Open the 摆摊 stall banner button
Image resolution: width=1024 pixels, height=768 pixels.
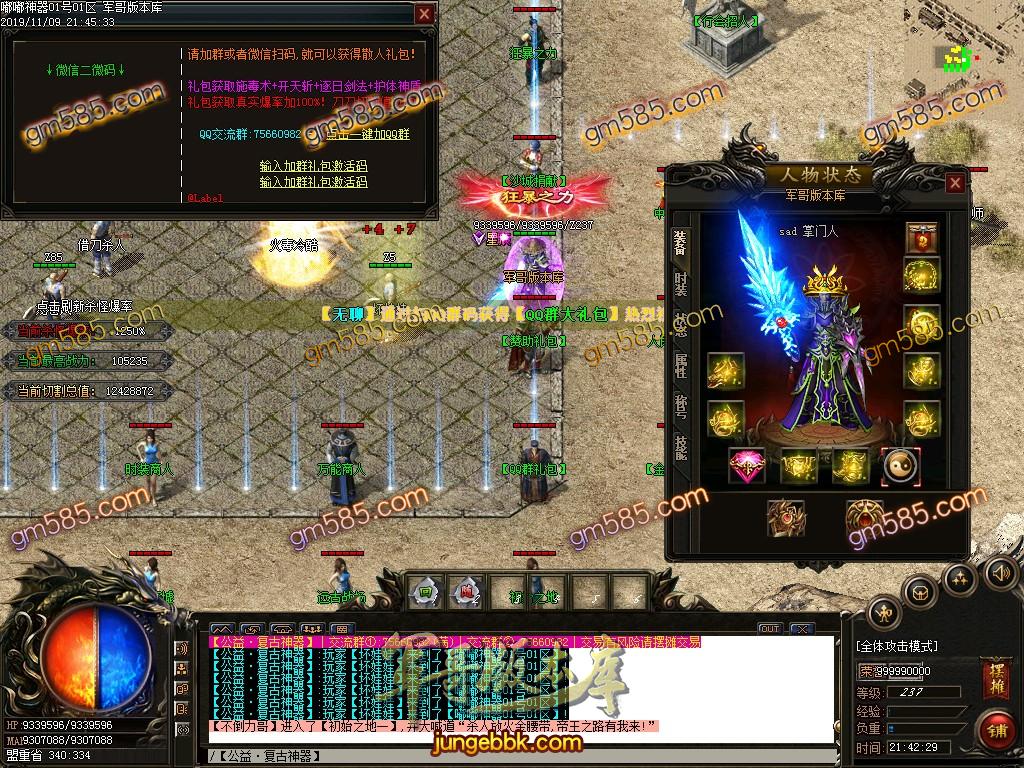(x=995, y=679)
